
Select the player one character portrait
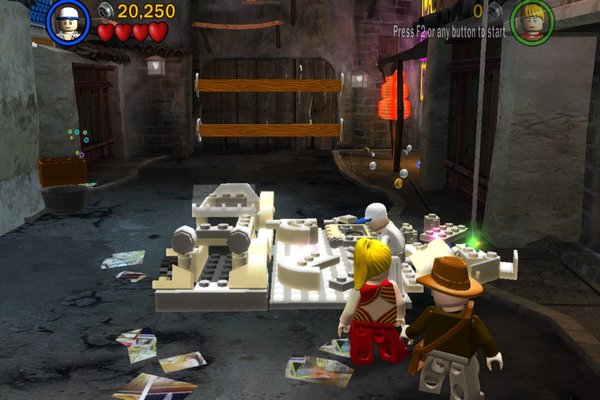[68, 22]
